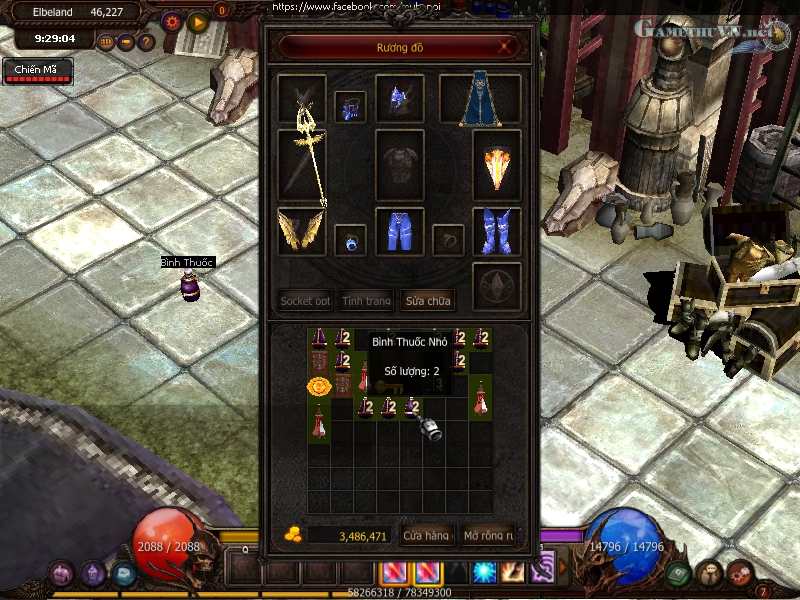Choose the blue gloves slot

coord(350,107)
